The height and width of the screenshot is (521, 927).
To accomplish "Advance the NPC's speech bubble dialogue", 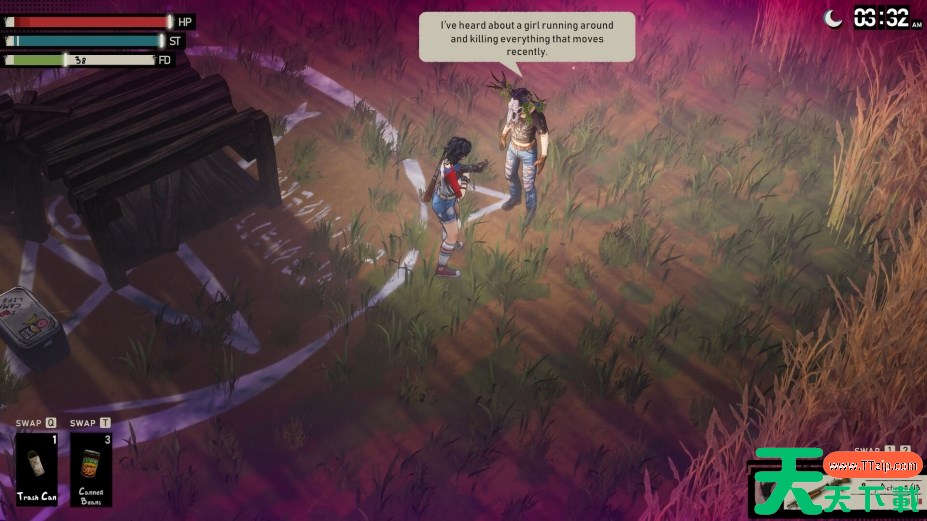I will [x=526, y=37].
